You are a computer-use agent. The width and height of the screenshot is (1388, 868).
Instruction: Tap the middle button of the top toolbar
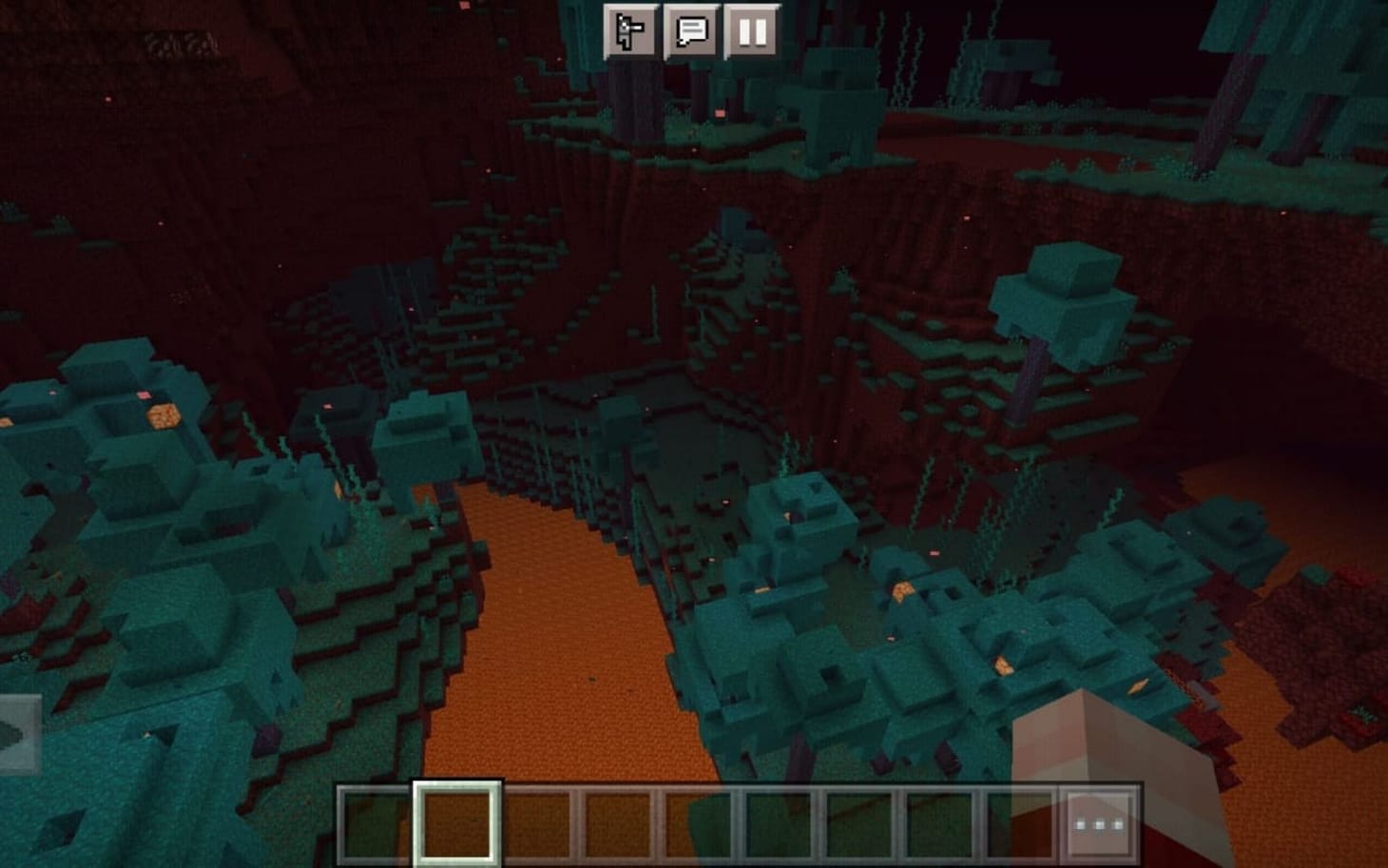tap(692, 30)
